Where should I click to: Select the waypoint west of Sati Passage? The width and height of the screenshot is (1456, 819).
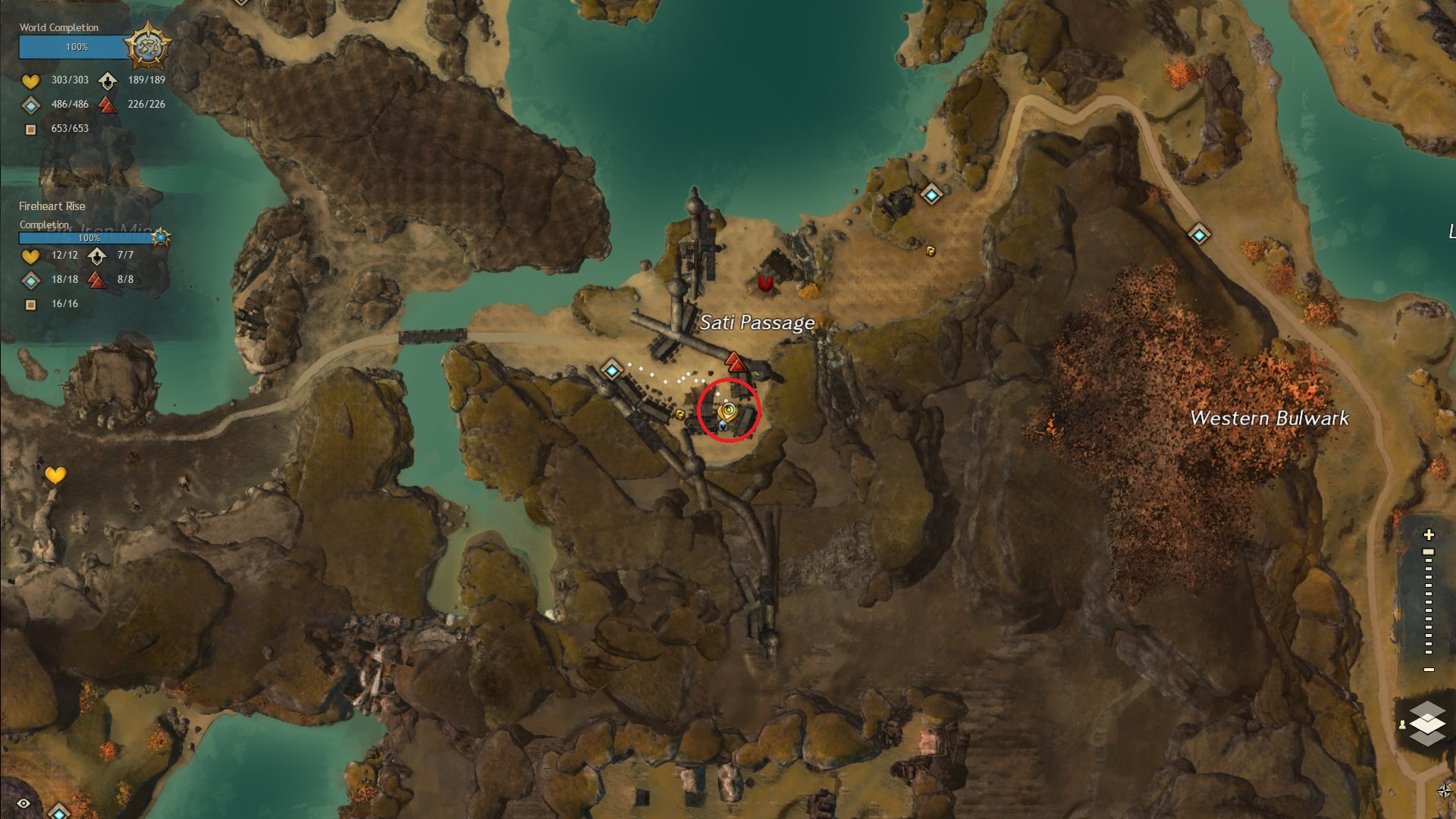612,370
